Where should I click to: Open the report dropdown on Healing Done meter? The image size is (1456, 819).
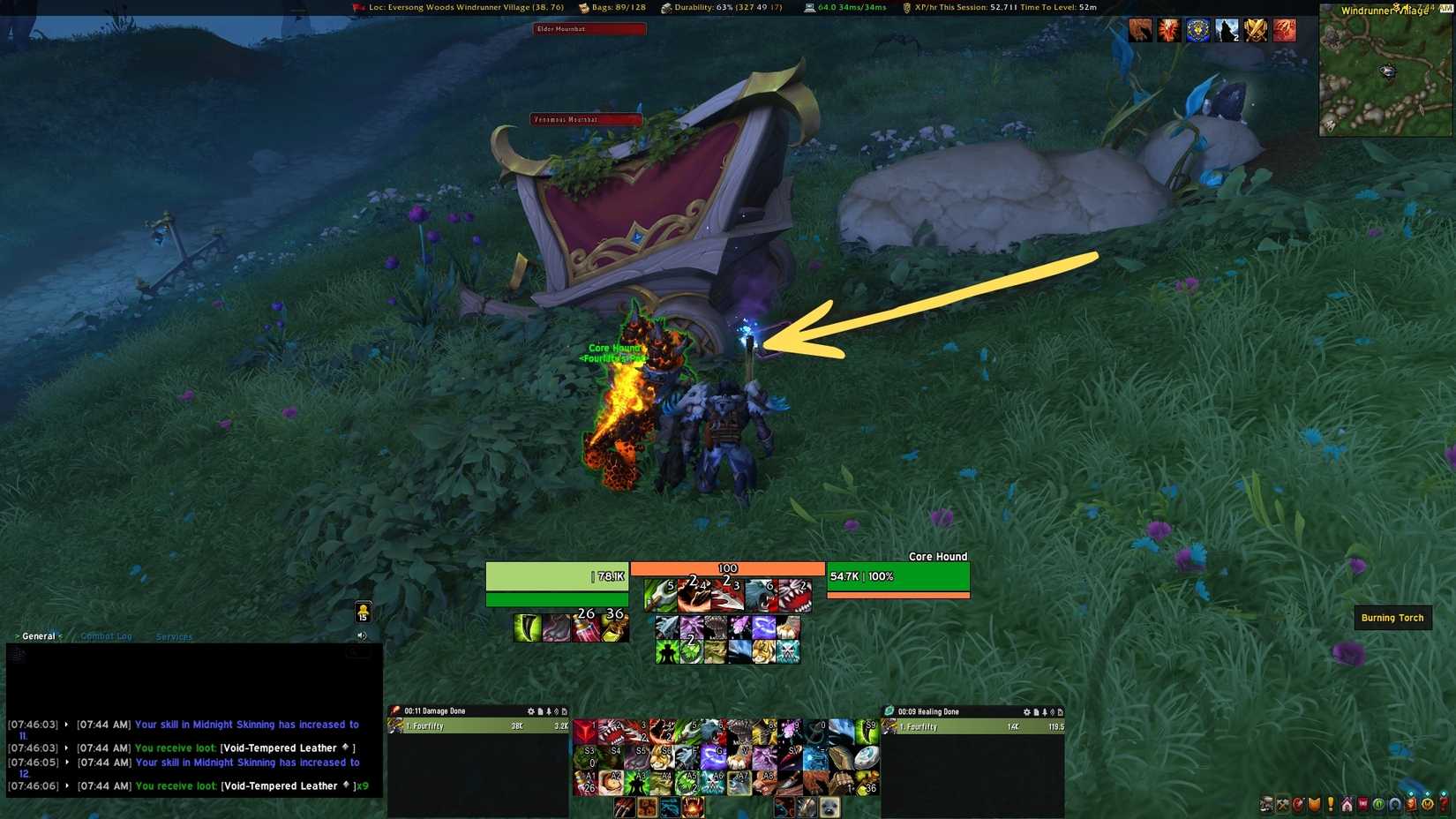tap(1037, 710)
